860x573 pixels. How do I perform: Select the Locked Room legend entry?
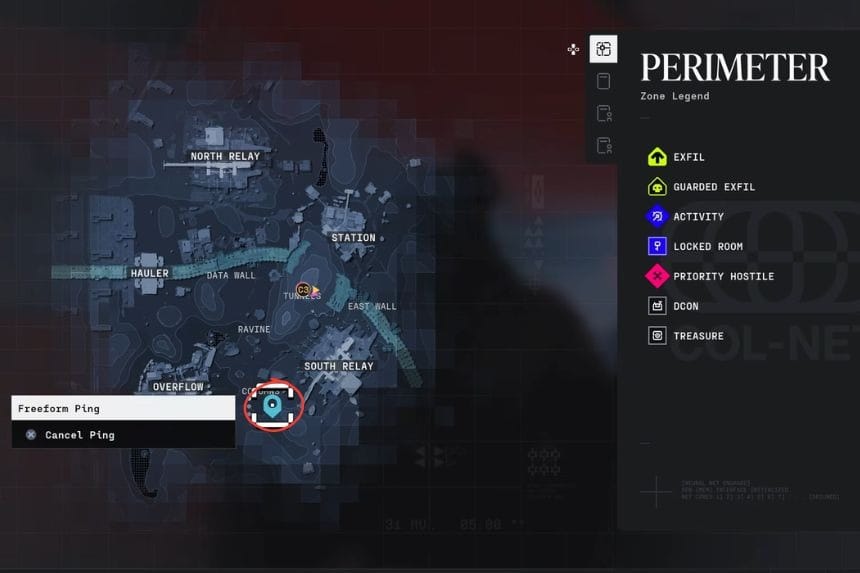pyautogui.click(x=707, y=247)
